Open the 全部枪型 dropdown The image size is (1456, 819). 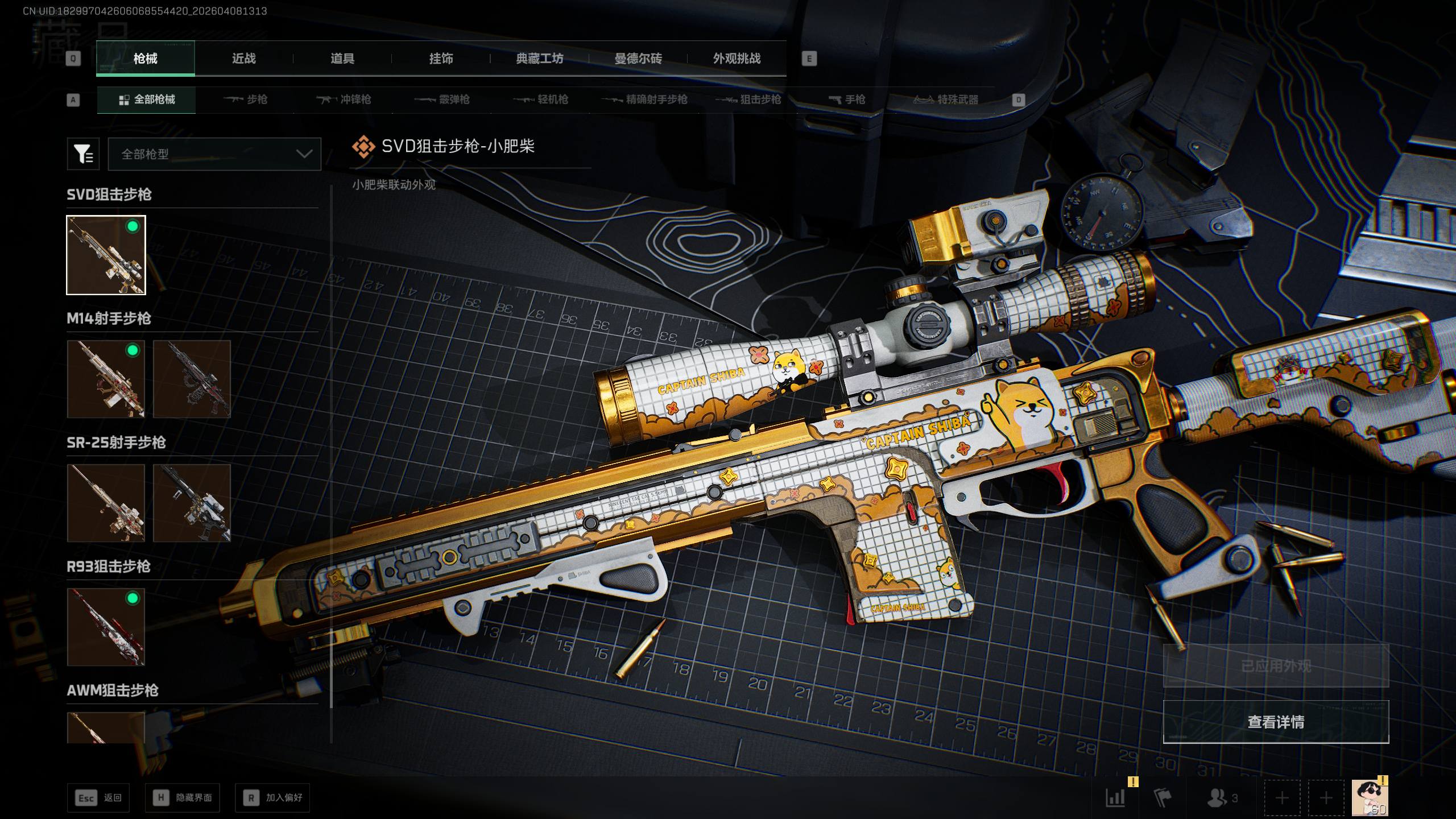(214, 154)
